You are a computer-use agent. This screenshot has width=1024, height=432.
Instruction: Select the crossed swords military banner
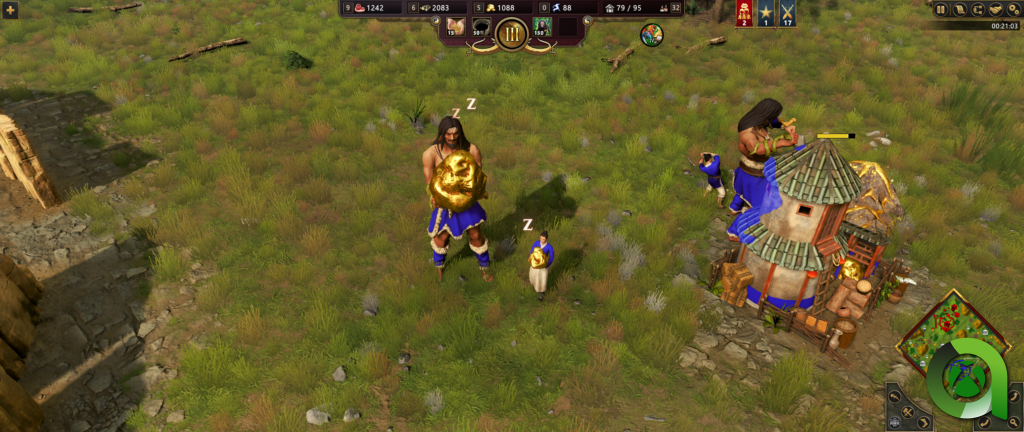[x=786, y=12]
